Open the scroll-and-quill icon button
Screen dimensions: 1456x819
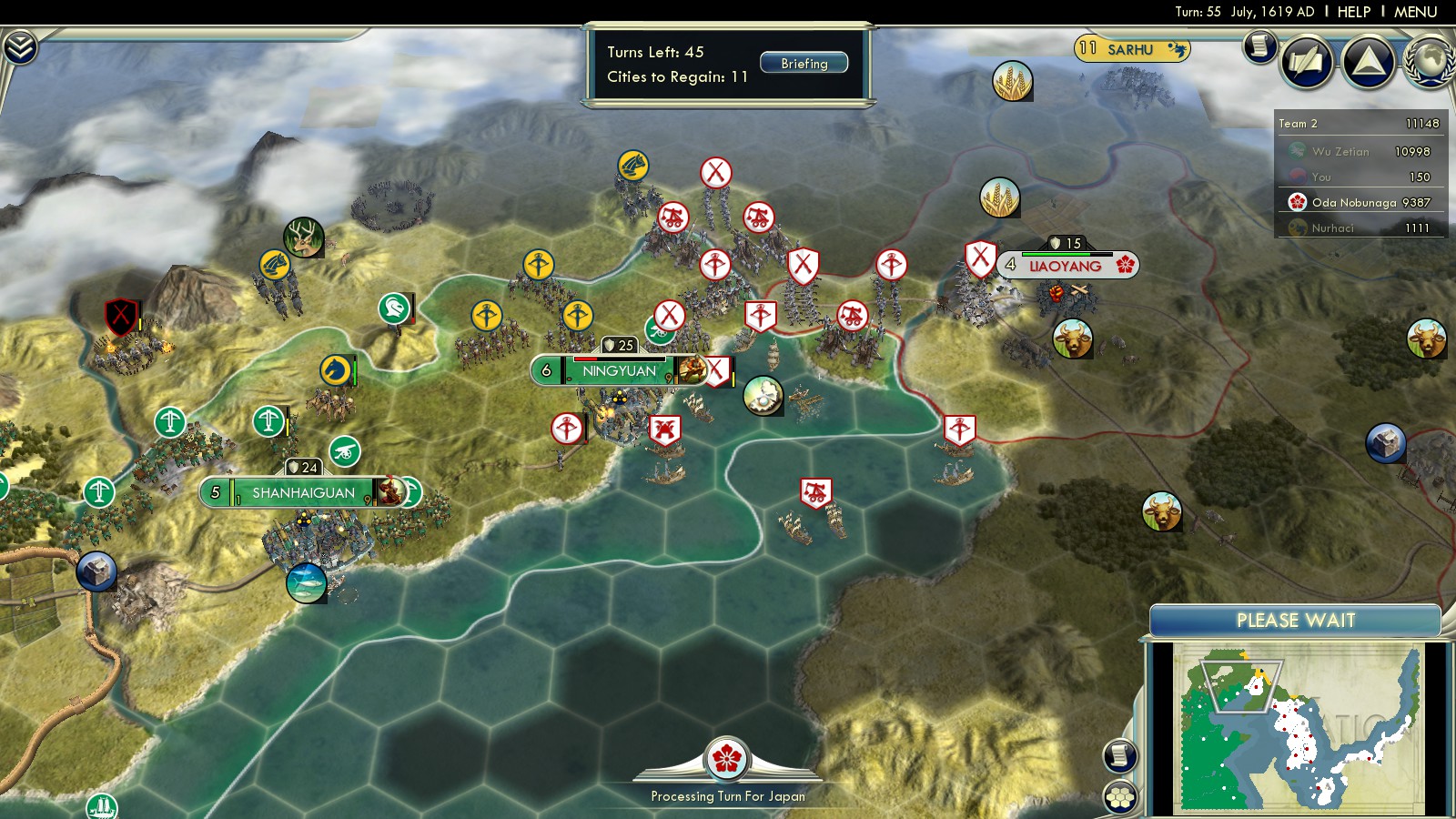[1307, 61]
